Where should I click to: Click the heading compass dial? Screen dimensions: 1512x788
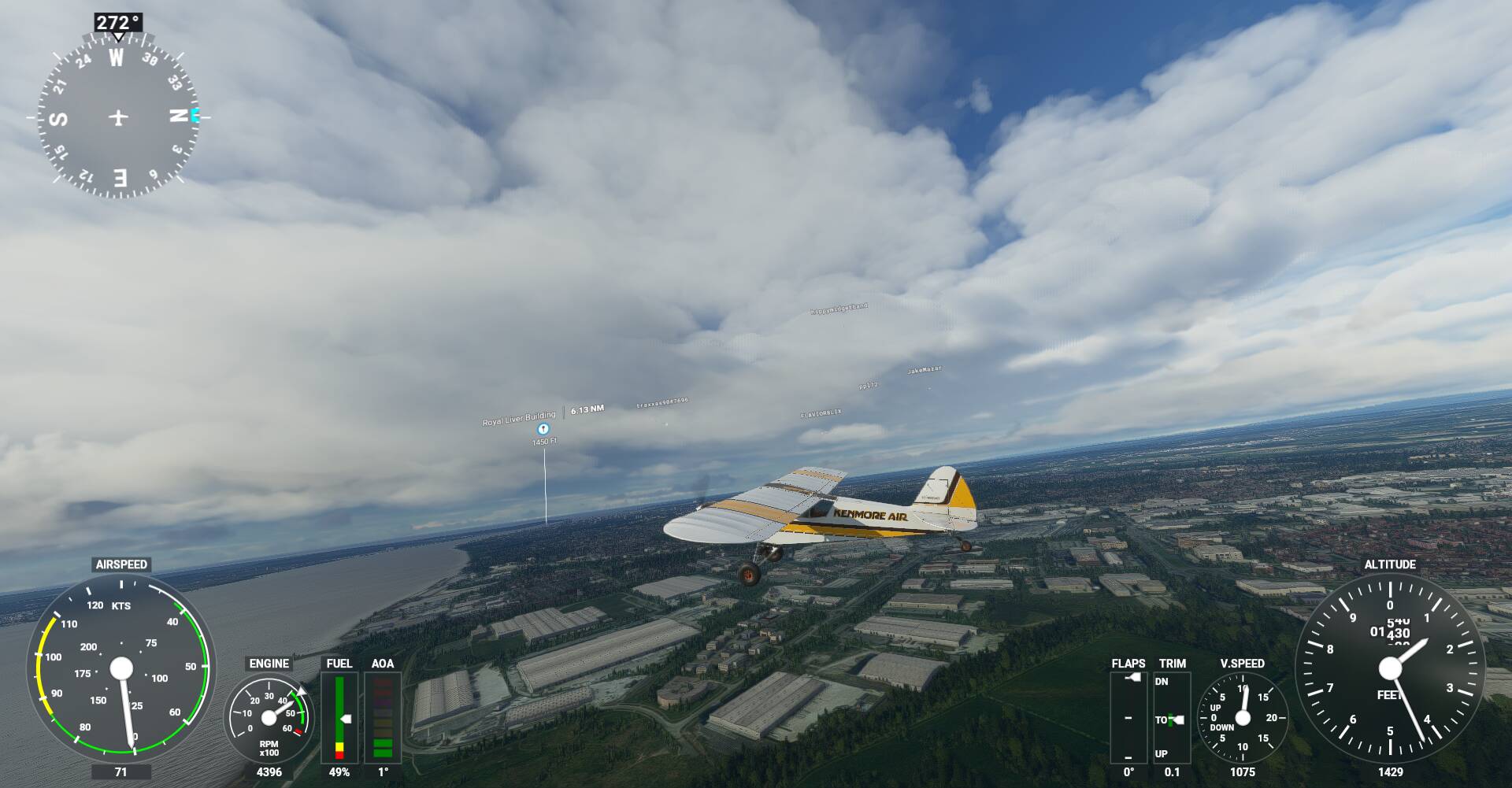[x=118, y=118]
